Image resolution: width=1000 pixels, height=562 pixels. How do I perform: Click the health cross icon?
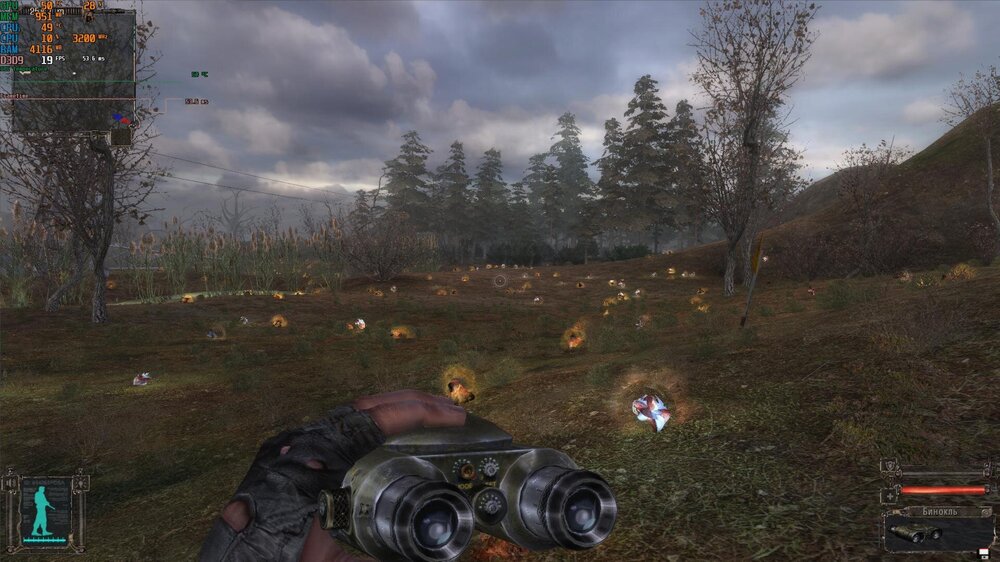[889, 495]
